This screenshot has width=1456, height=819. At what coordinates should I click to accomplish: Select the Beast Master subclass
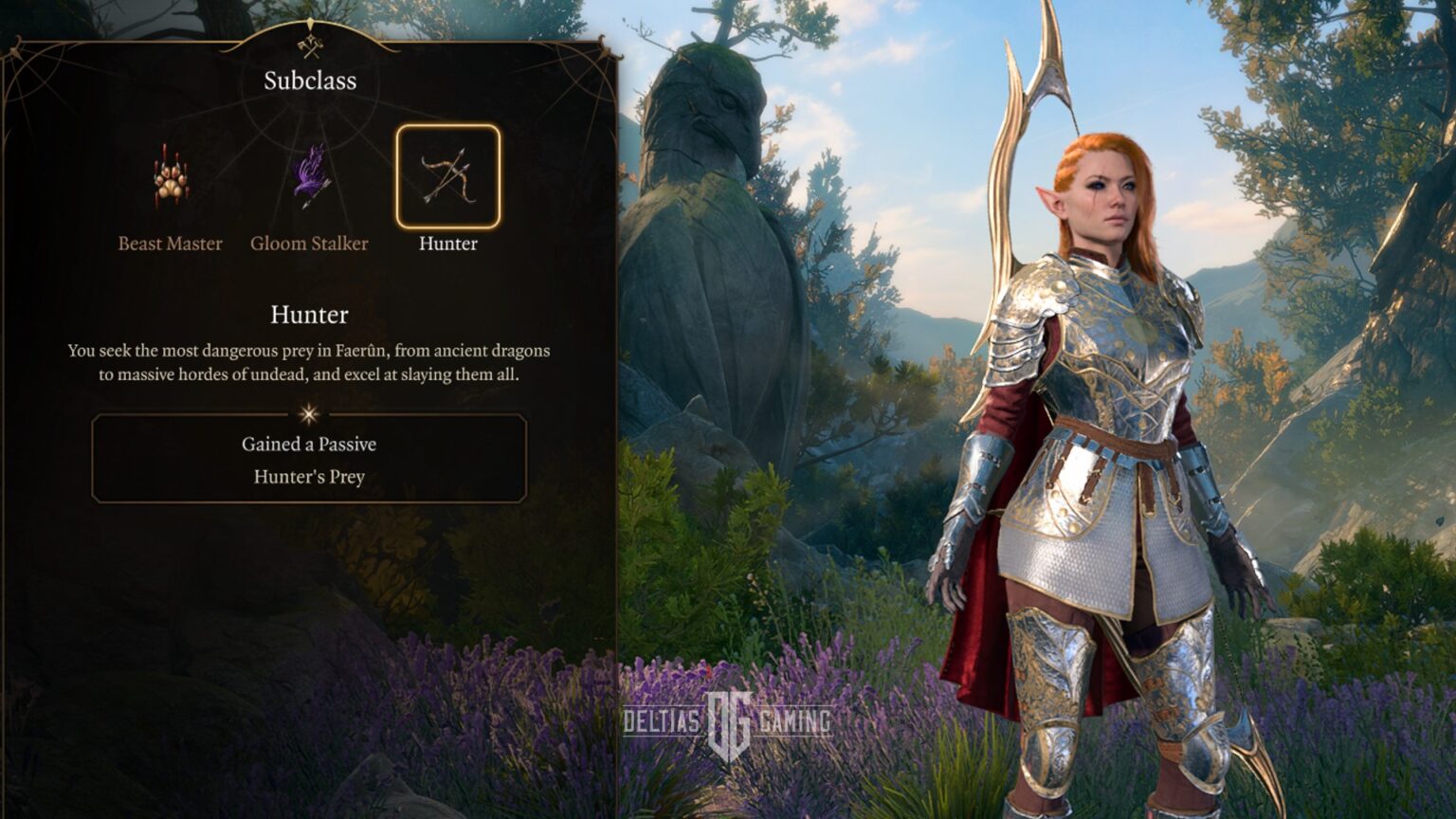tap(171, 179)
